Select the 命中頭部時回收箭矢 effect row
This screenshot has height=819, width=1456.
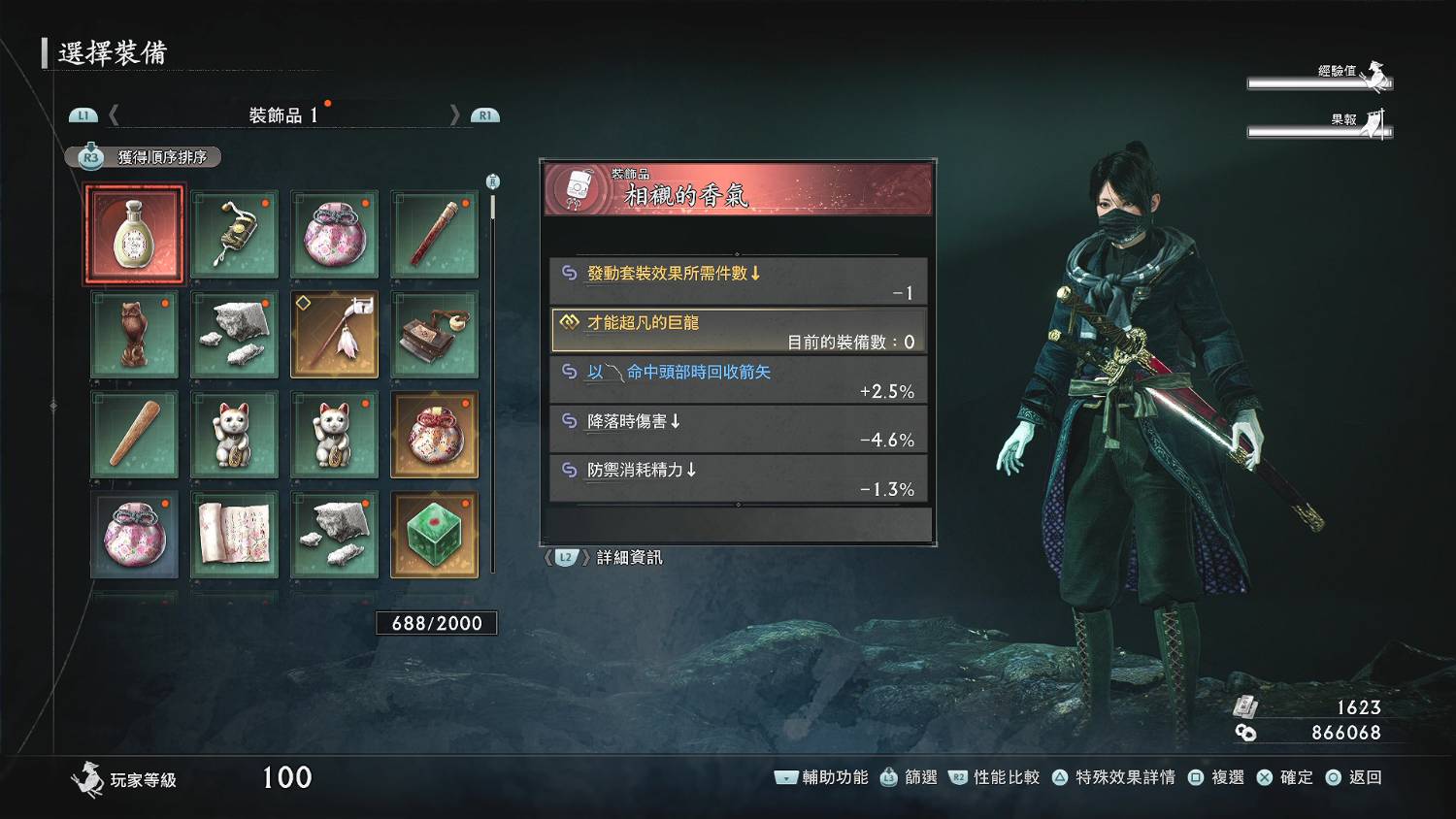tap(739, 380)
